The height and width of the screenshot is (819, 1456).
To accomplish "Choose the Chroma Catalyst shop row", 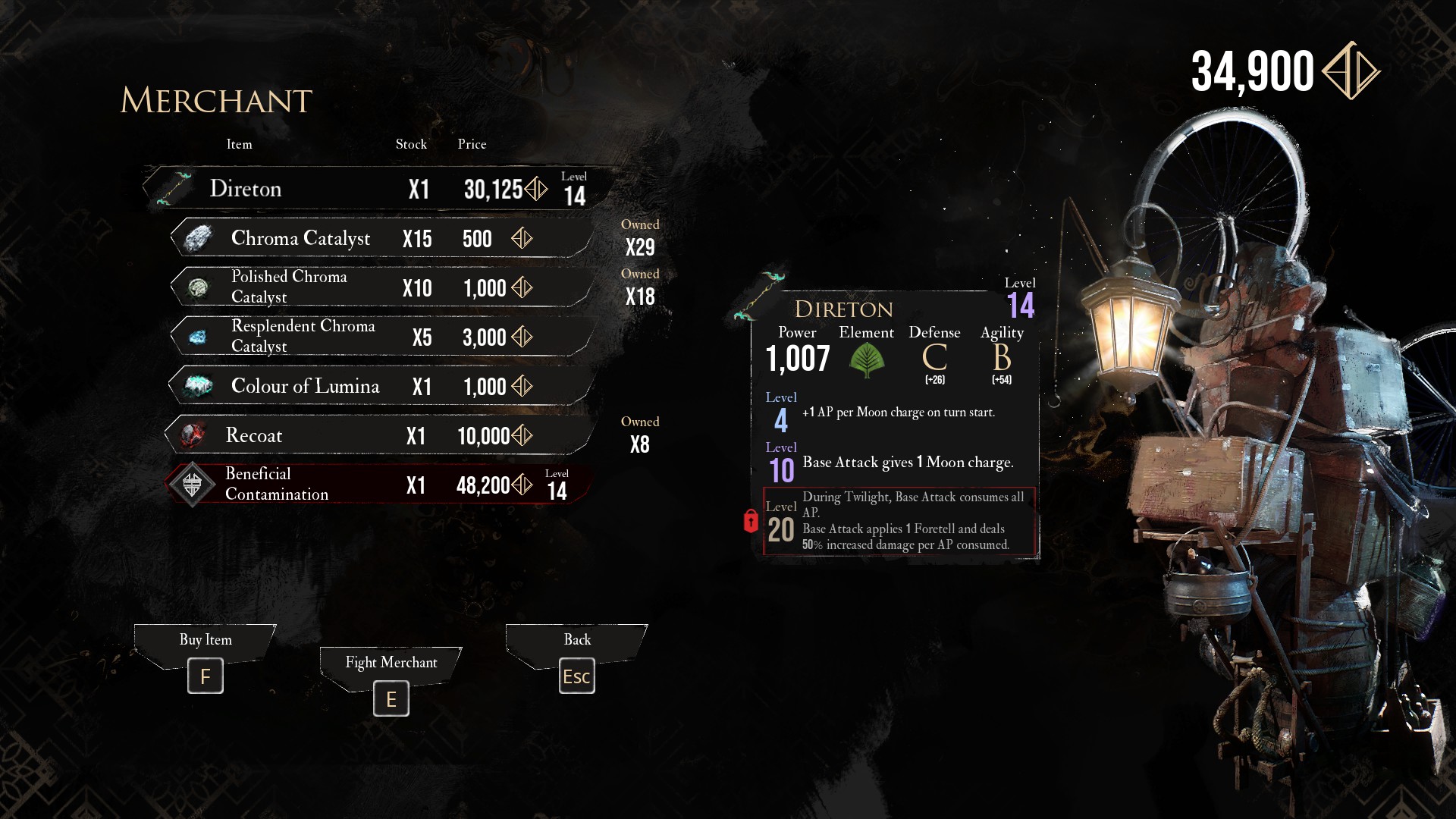I will tap(379, 238).
